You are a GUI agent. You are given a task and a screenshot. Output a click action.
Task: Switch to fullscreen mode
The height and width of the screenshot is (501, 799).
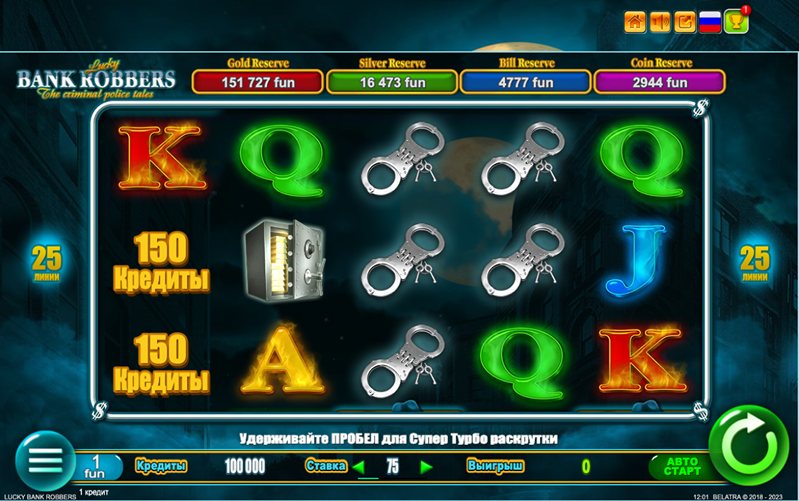[686, 21]
